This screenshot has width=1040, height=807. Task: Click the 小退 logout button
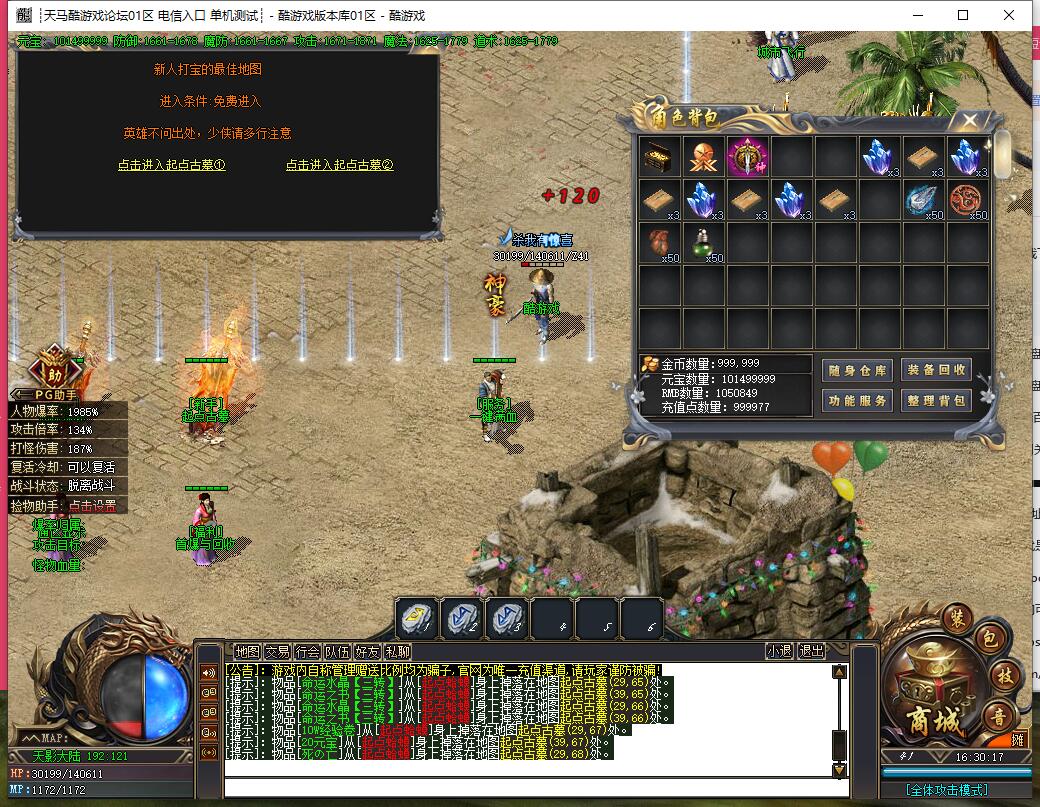click(x=780, y=651)
